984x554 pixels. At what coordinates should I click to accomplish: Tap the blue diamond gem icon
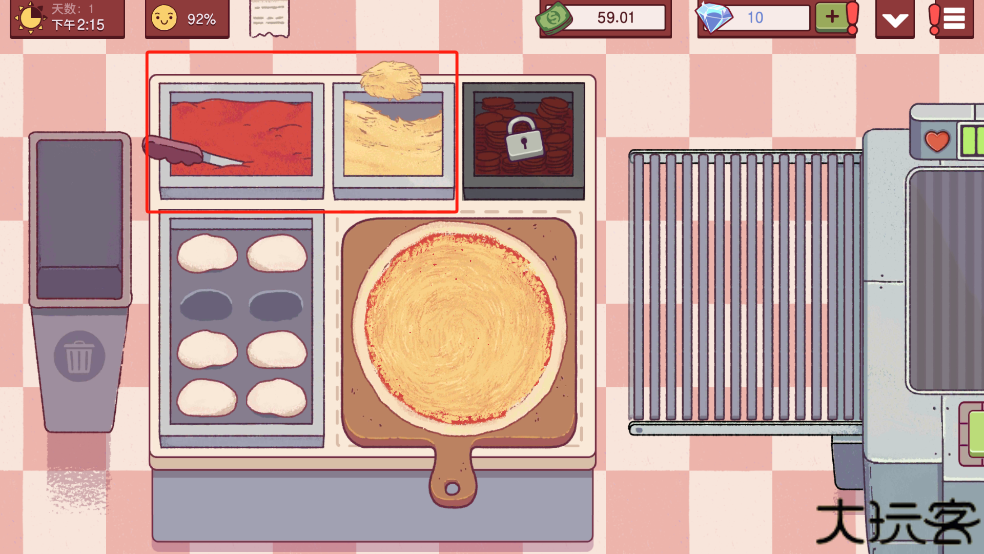[x=714, y=17]
